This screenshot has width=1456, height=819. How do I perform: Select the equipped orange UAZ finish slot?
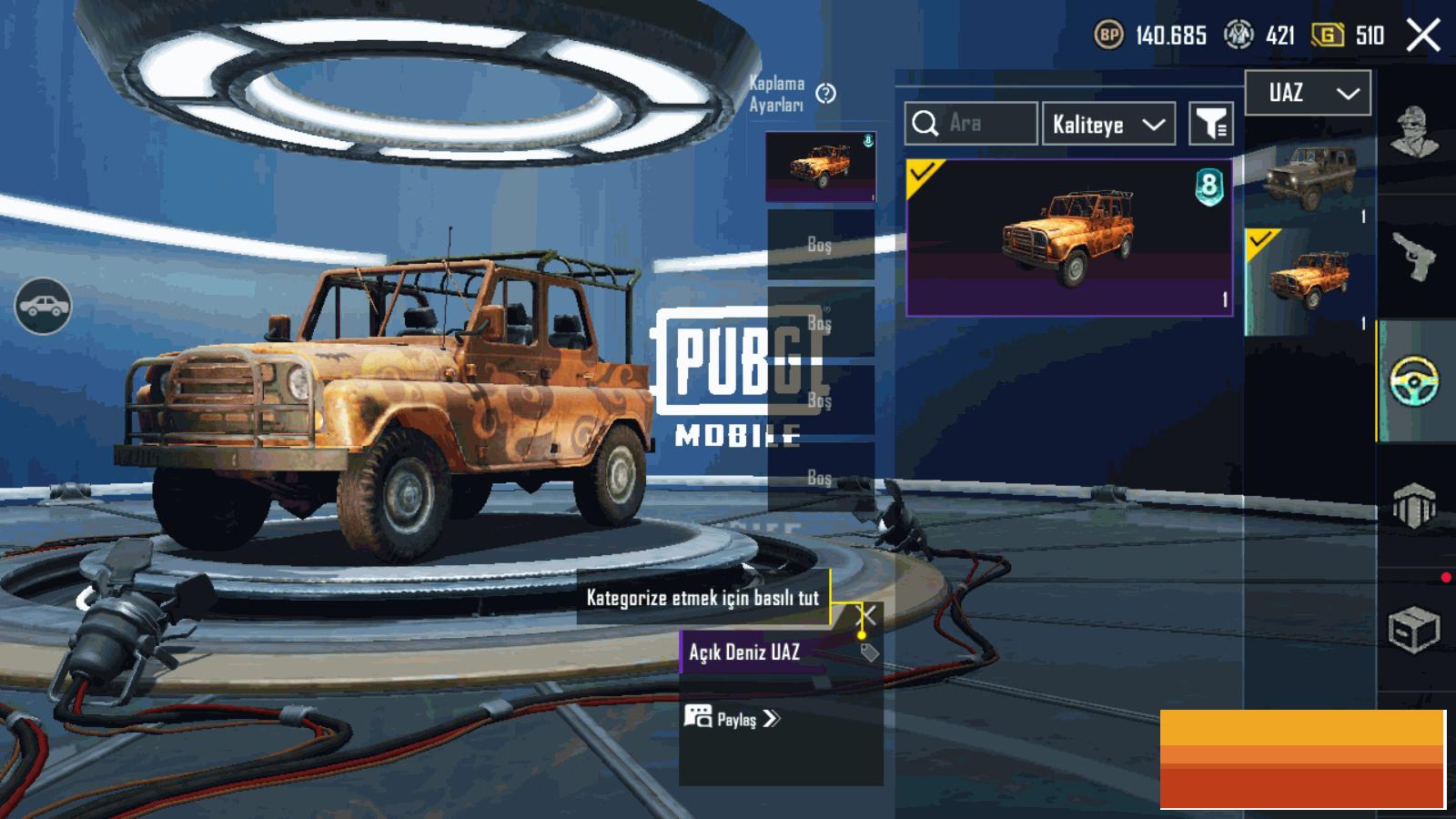[820, 166]
